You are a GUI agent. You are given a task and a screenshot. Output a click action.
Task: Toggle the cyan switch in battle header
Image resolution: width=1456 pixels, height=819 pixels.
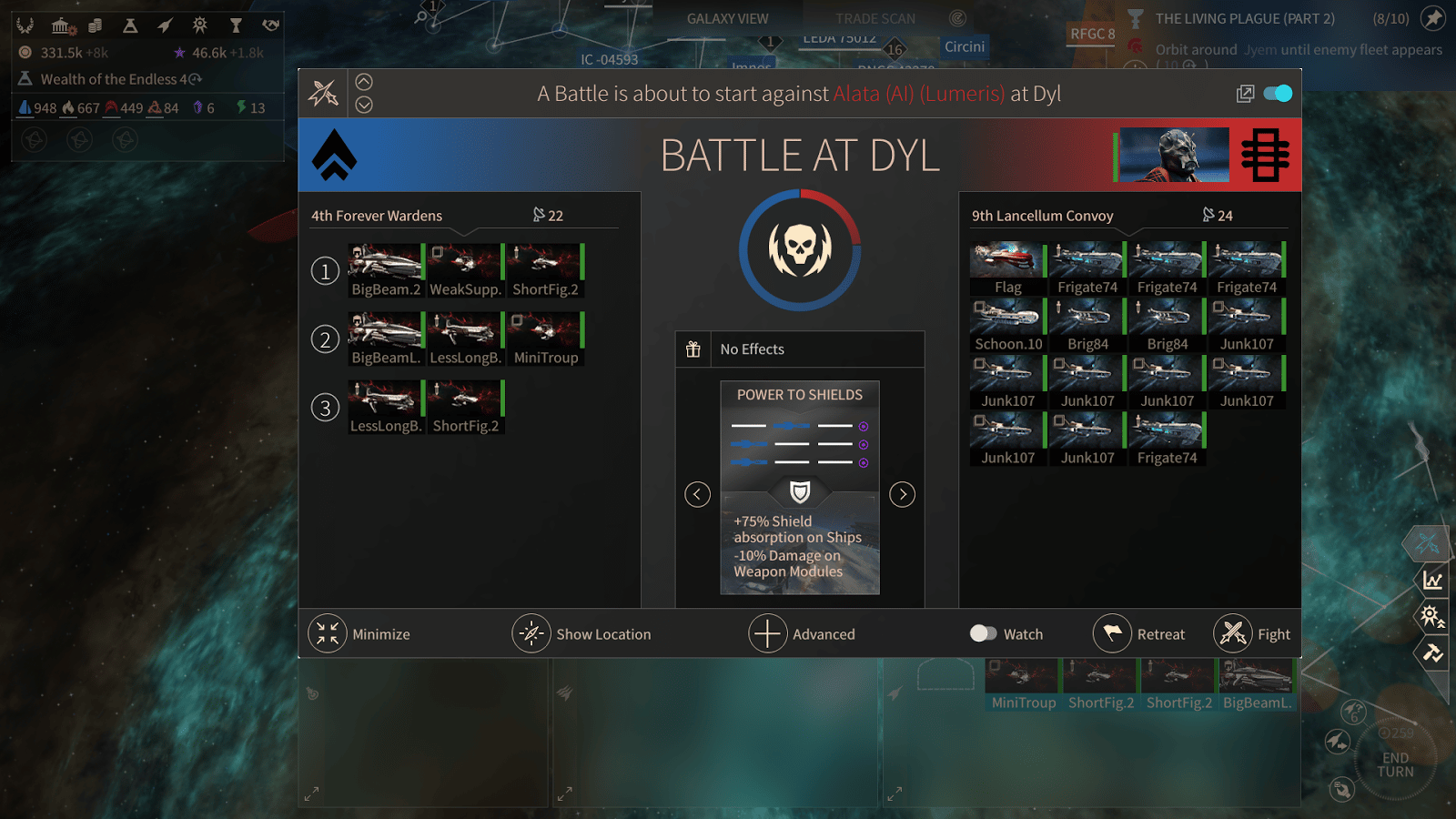(1278, 94)
